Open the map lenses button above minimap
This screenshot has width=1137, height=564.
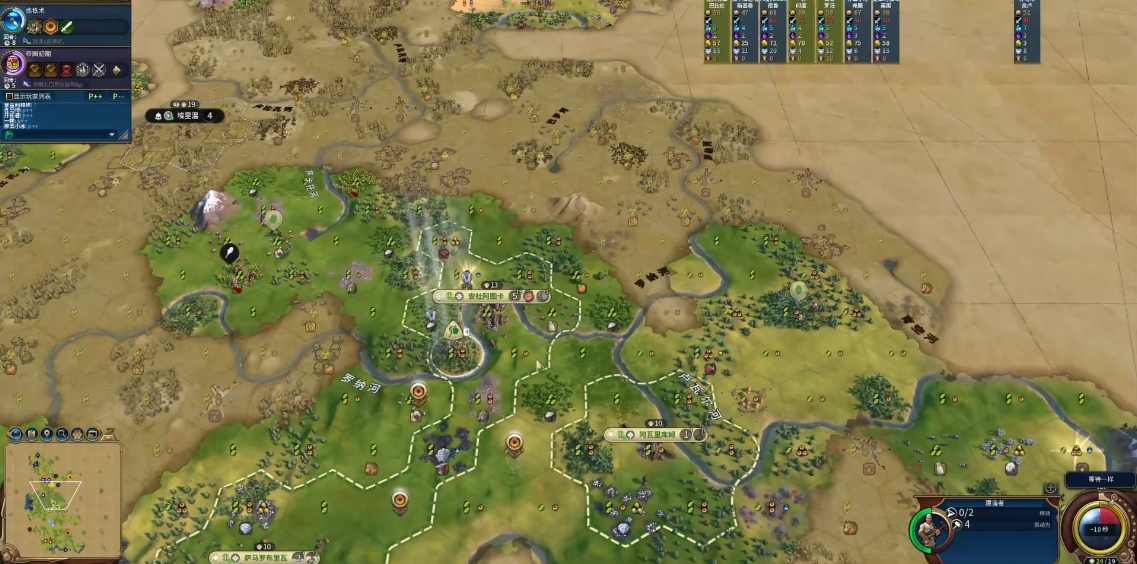32,434
